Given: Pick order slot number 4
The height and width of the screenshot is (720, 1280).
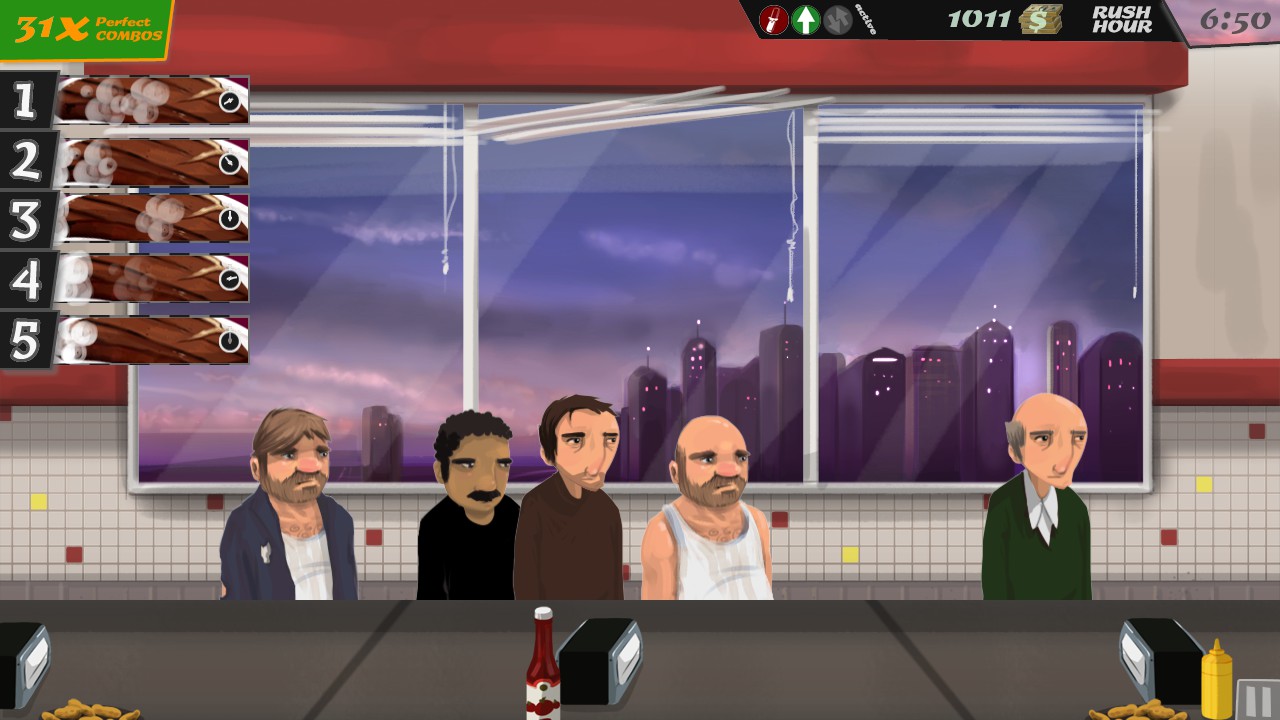Looking at the screenshot, I should (150, 279).
